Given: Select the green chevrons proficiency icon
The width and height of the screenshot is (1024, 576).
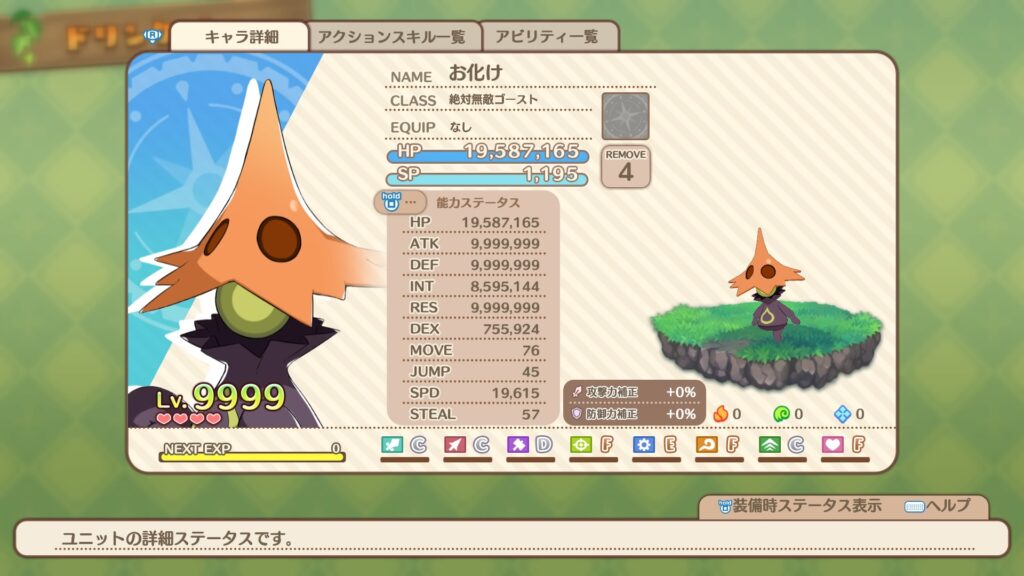Looking at the screenshot, I should pos(770,444).
